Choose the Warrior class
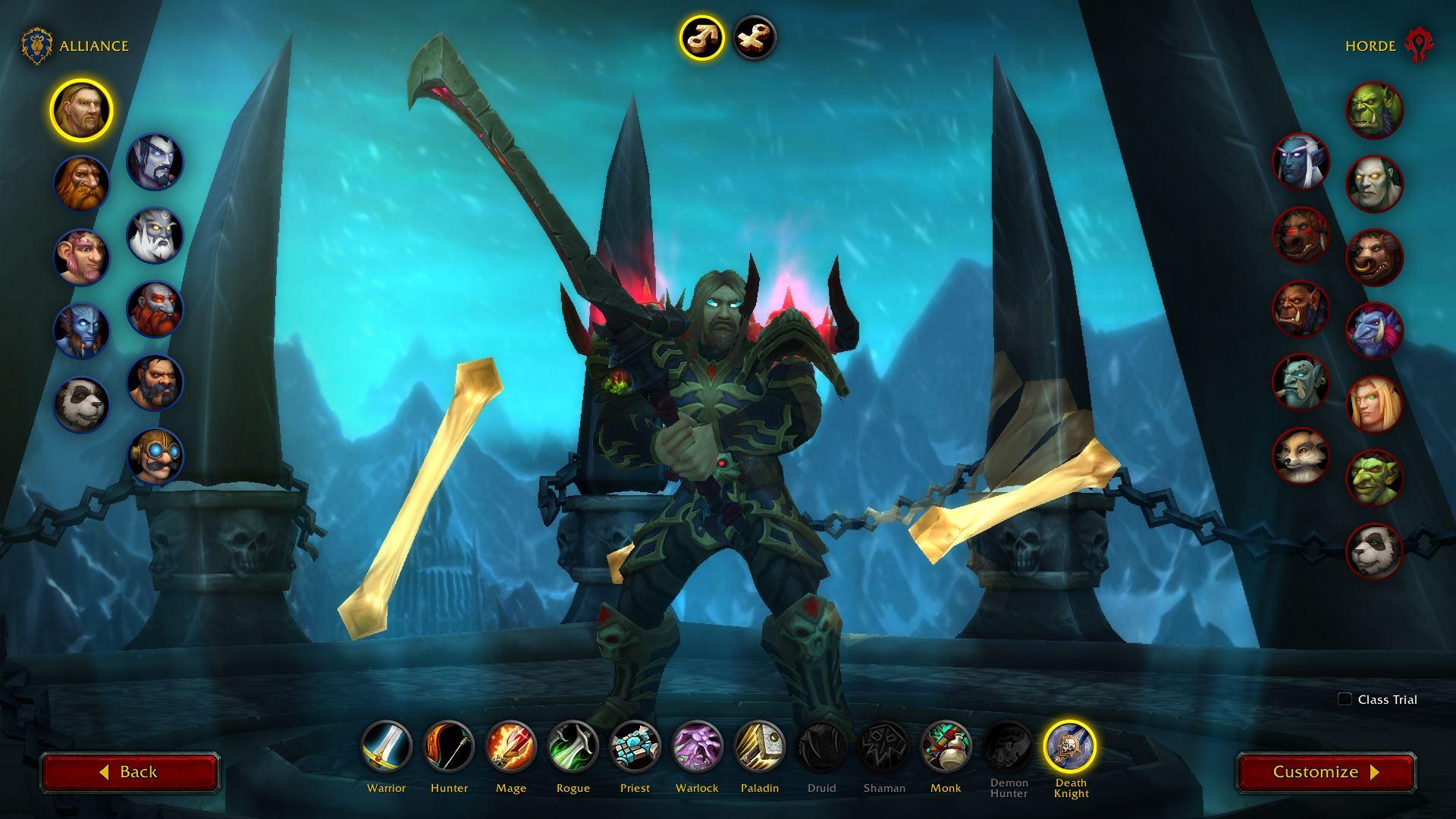The image size is (1456, 819). [386, 747]
